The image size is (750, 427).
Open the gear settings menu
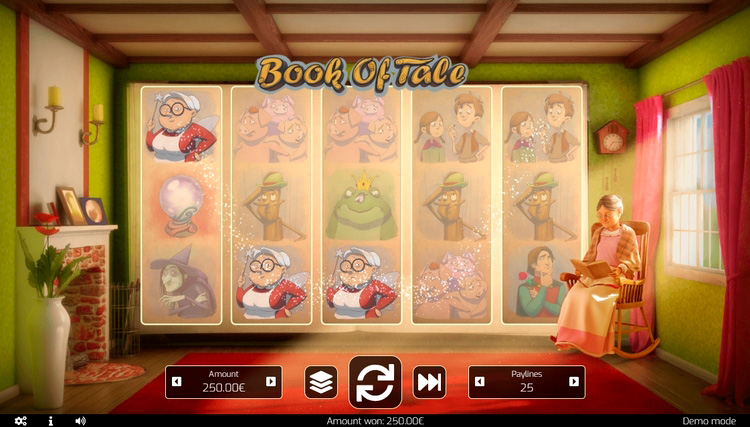pyautogui.click(x=21, y=421)
